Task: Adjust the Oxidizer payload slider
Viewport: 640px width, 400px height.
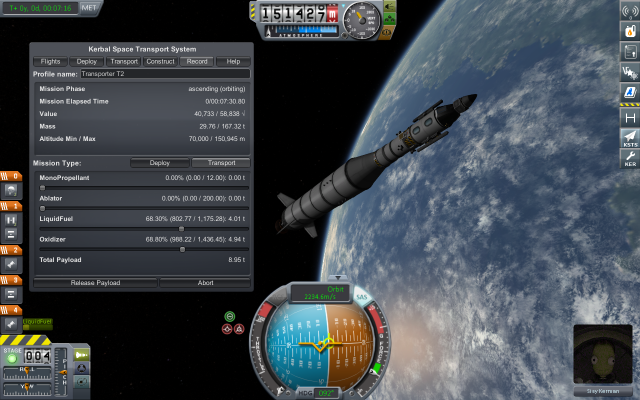Action: [182, 249]
